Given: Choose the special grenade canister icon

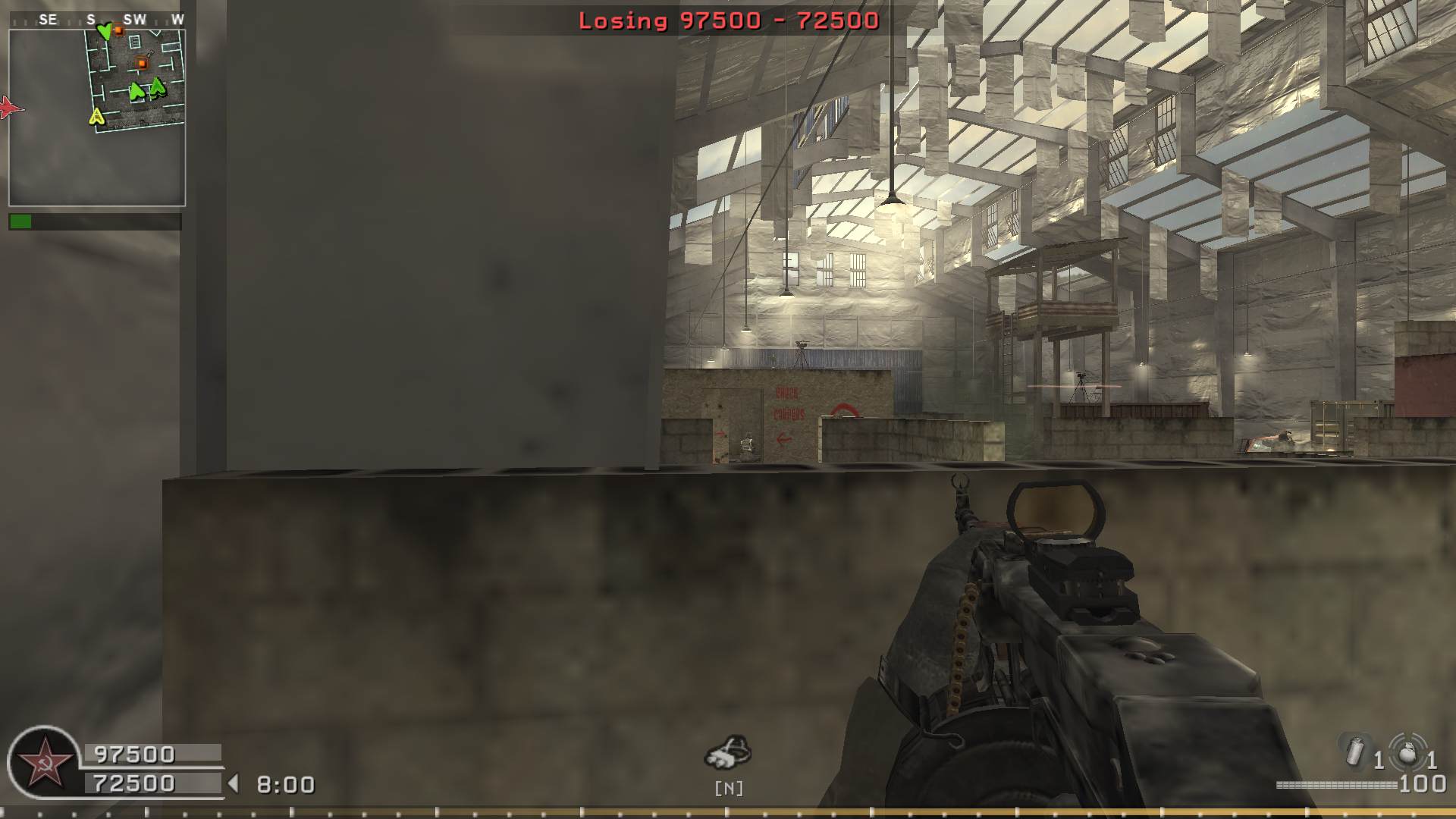Looking at the screenshot, I should (x=1355, y=752).
